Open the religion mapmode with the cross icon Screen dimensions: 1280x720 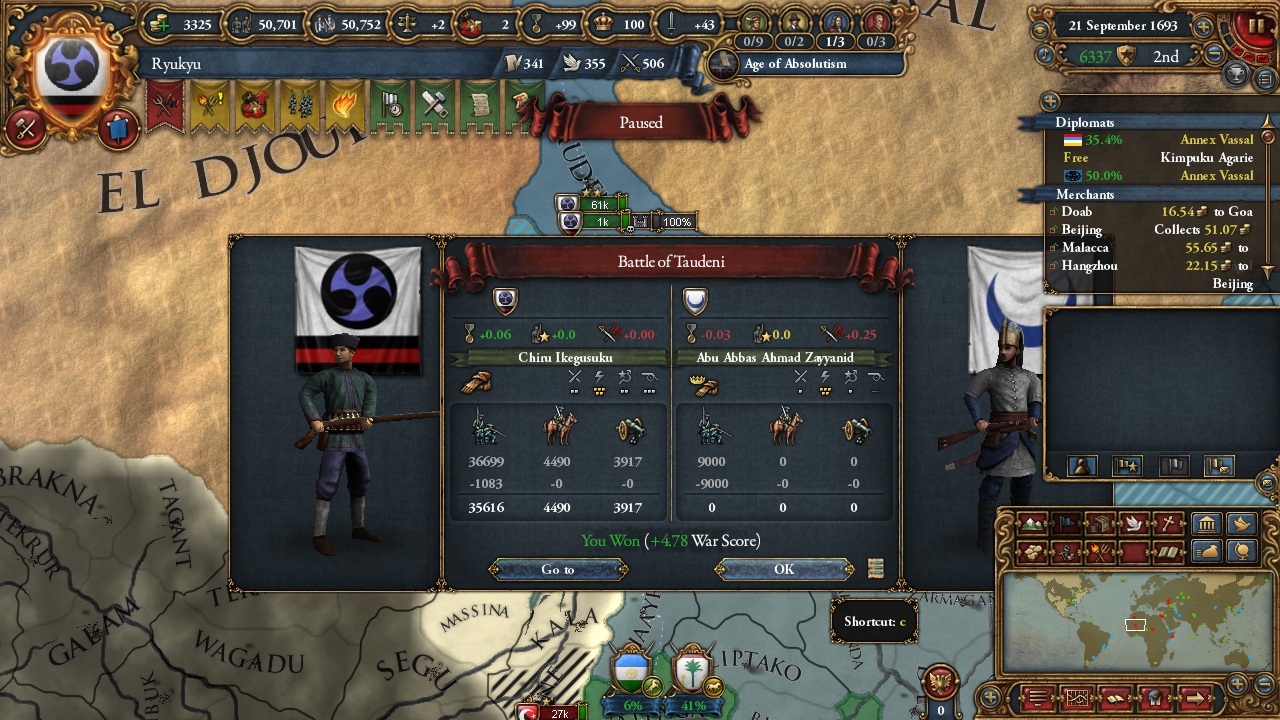coord(1166,523)
